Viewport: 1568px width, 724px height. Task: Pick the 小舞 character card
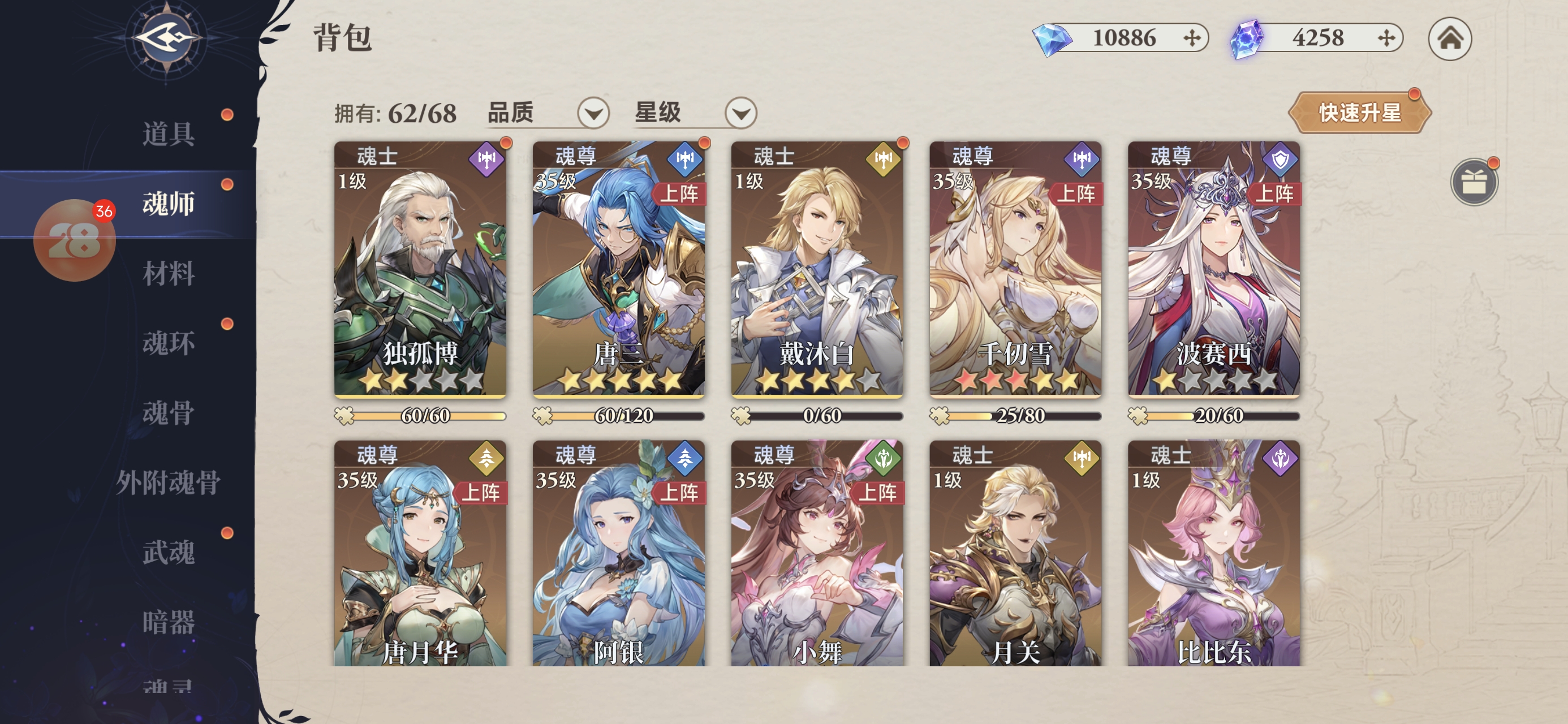817,554
